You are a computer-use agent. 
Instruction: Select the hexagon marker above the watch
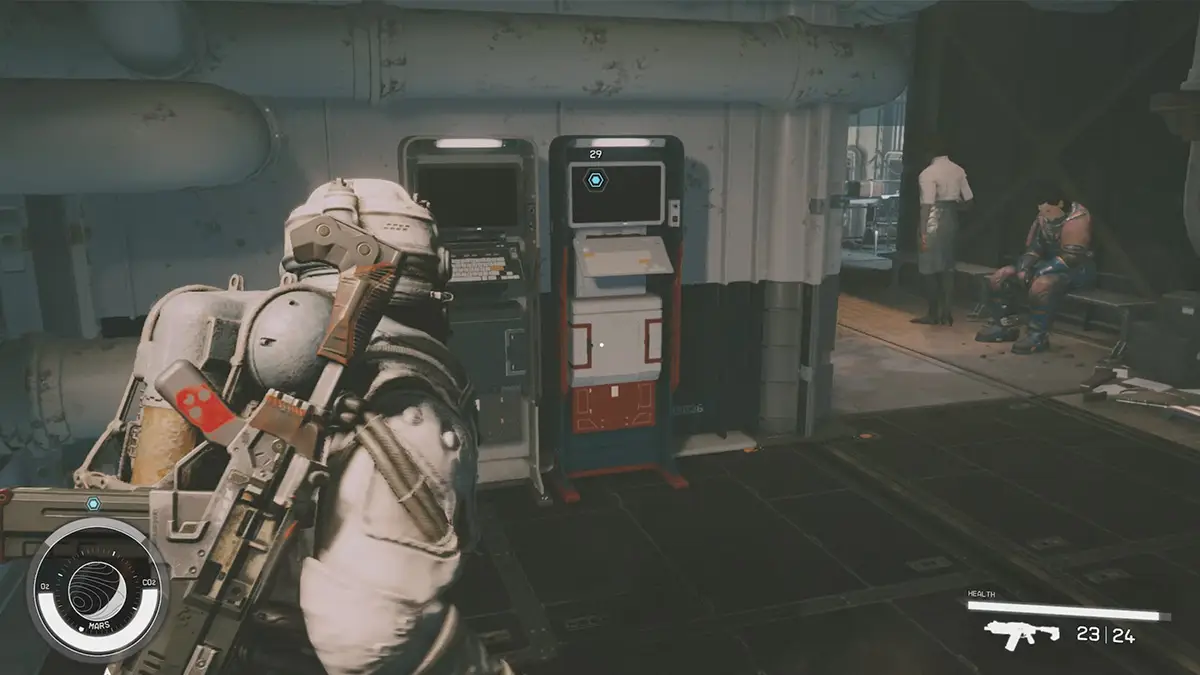click(x=93, y=504)
